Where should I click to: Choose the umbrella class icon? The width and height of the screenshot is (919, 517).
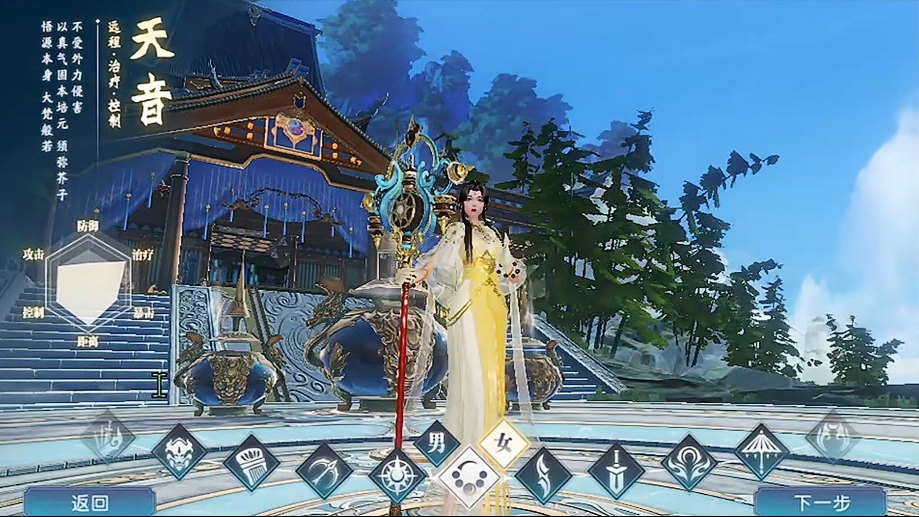762,451
